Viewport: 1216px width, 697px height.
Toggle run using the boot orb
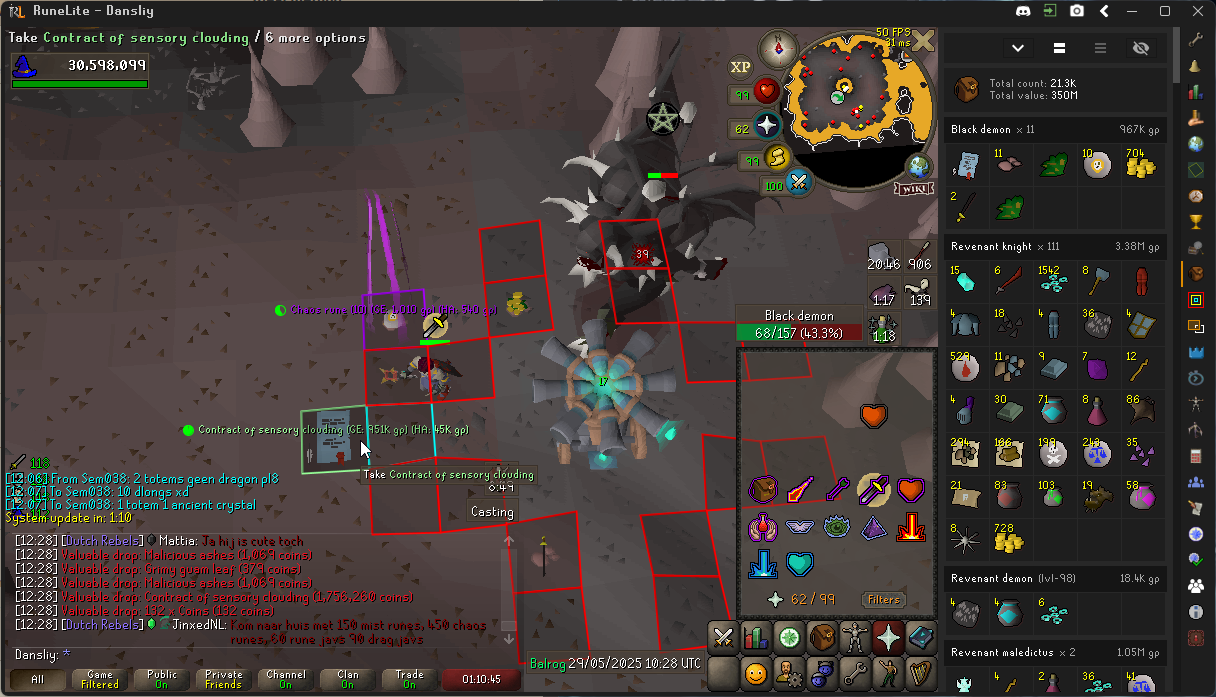click(777, 159)
